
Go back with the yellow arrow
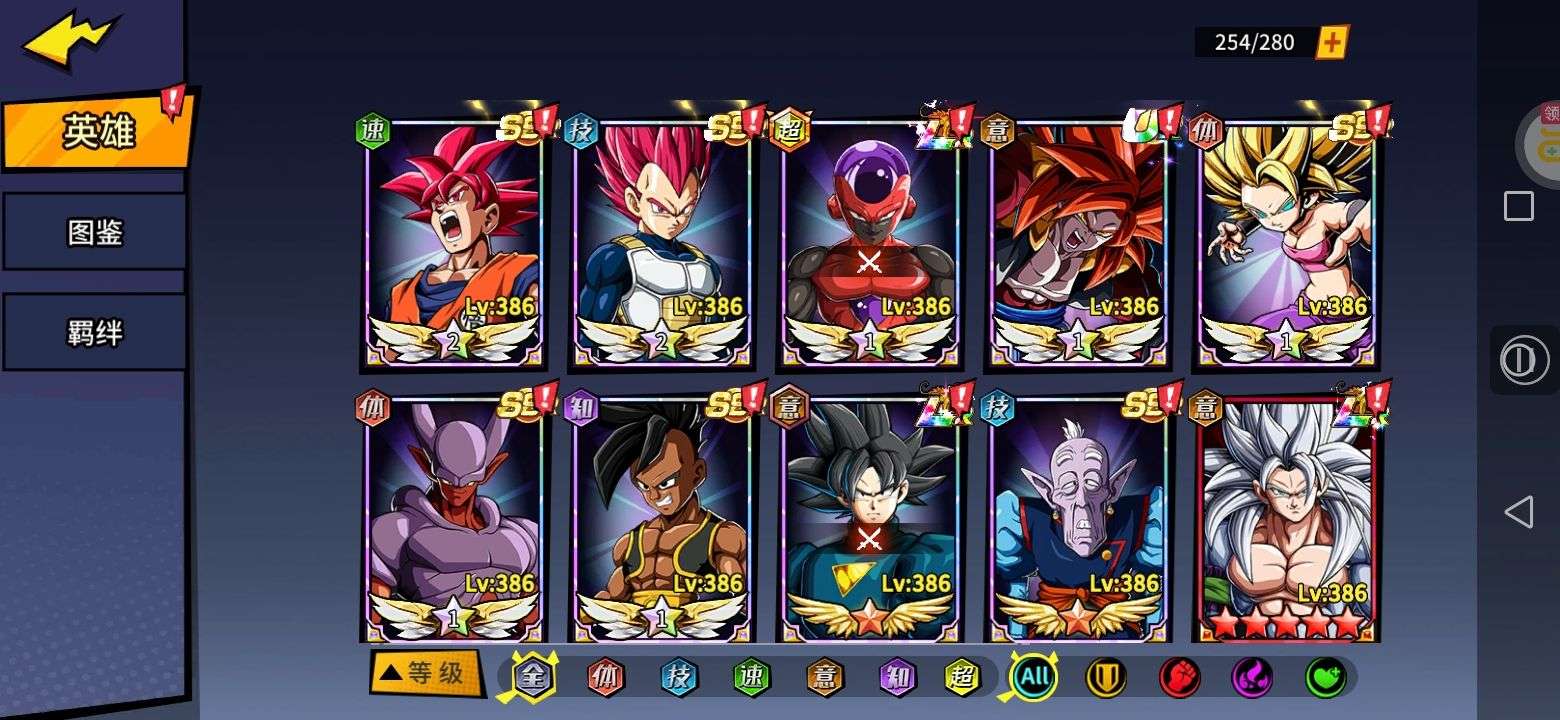pos(68,40)
